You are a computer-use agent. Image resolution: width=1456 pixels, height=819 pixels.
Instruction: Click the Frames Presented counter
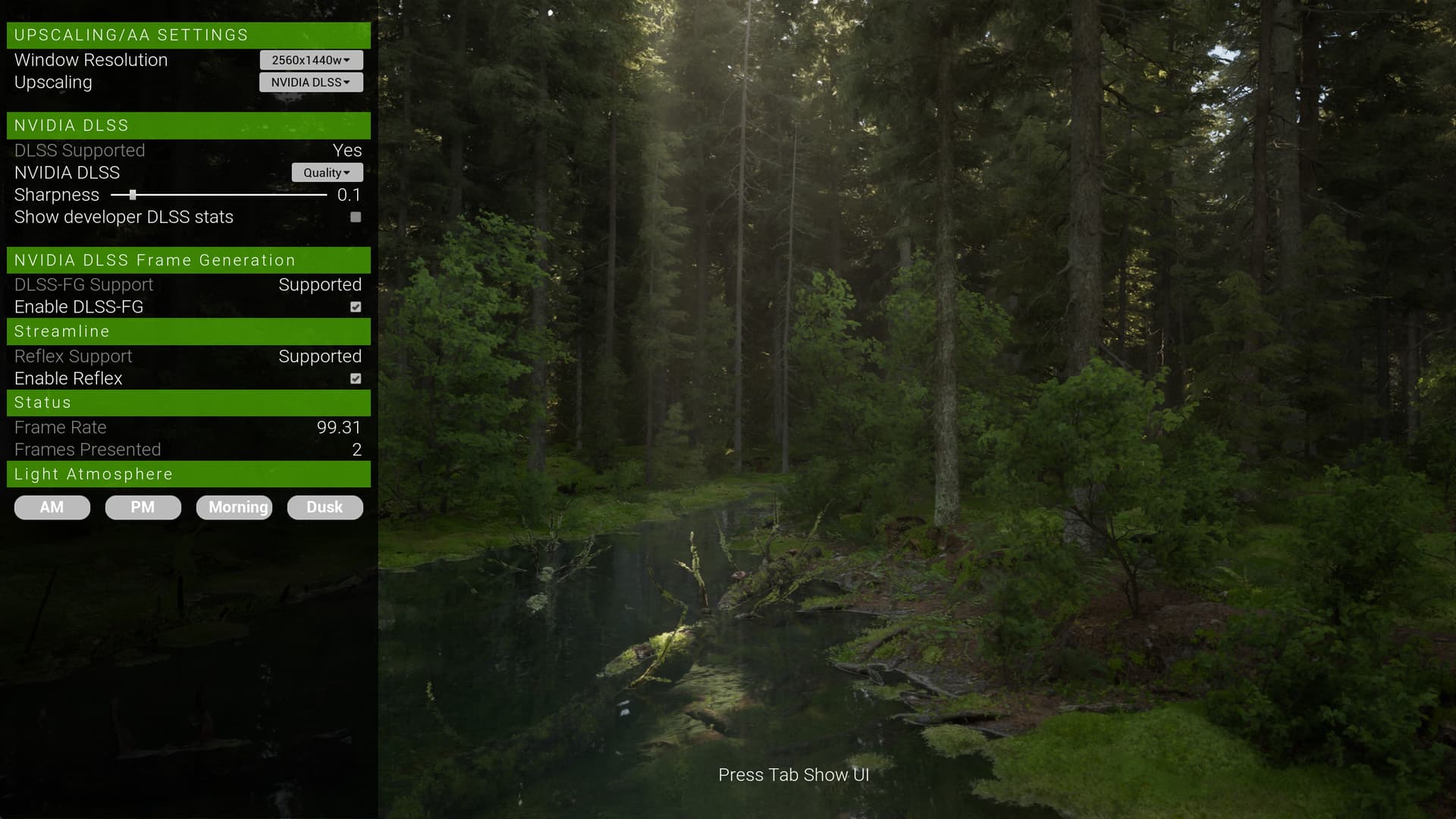(356, 449)
